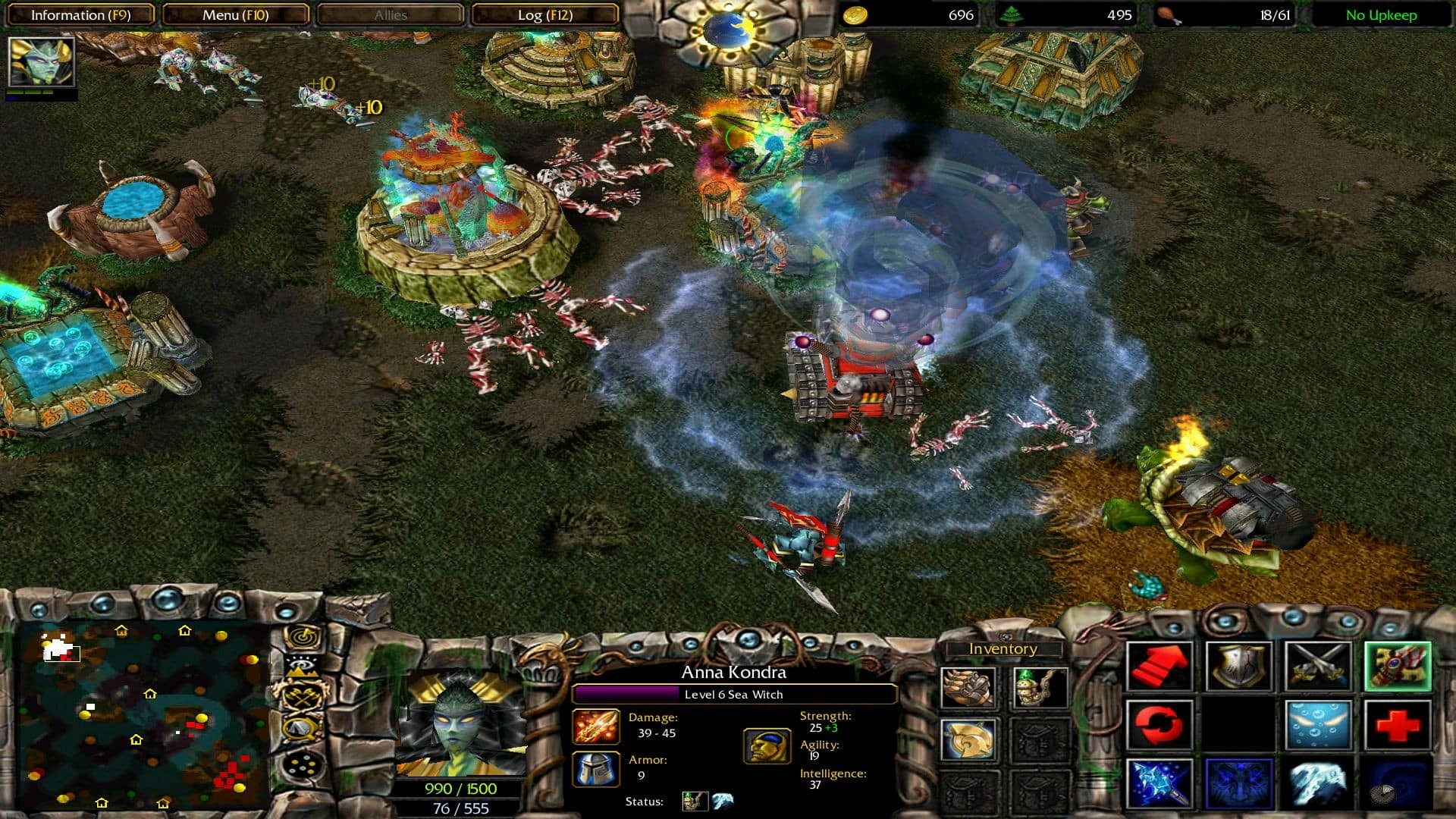
Task: Click the Move command red arrow icon
Action: coord(1159,666)
